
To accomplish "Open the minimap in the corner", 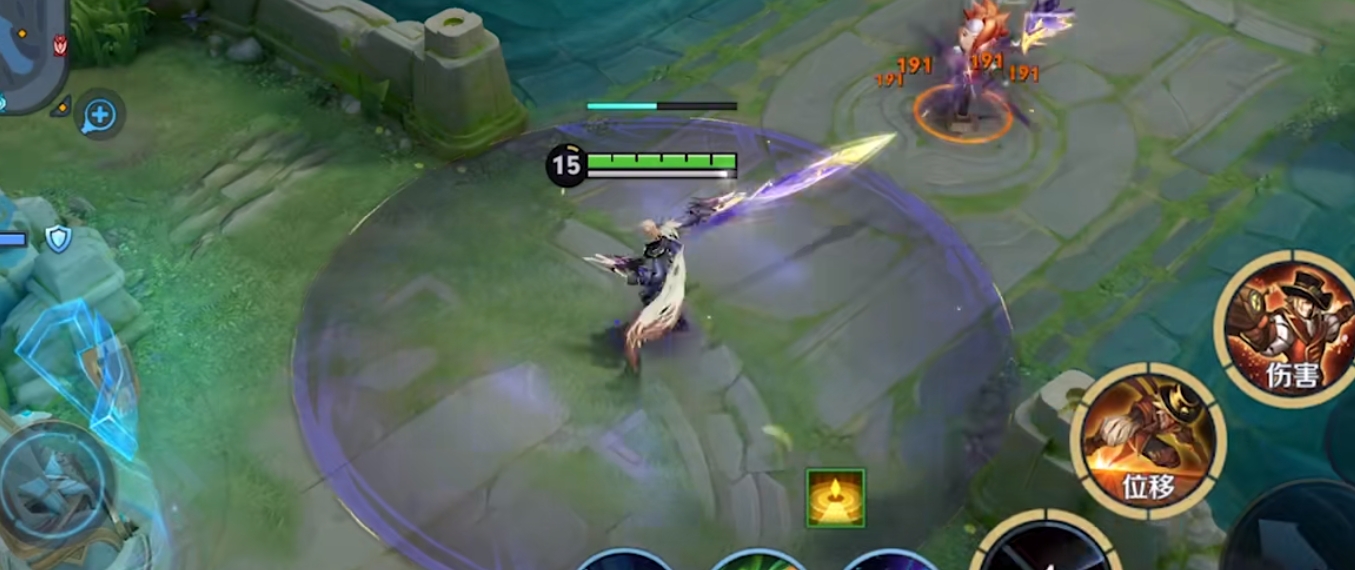I will (x=30, y=50).
